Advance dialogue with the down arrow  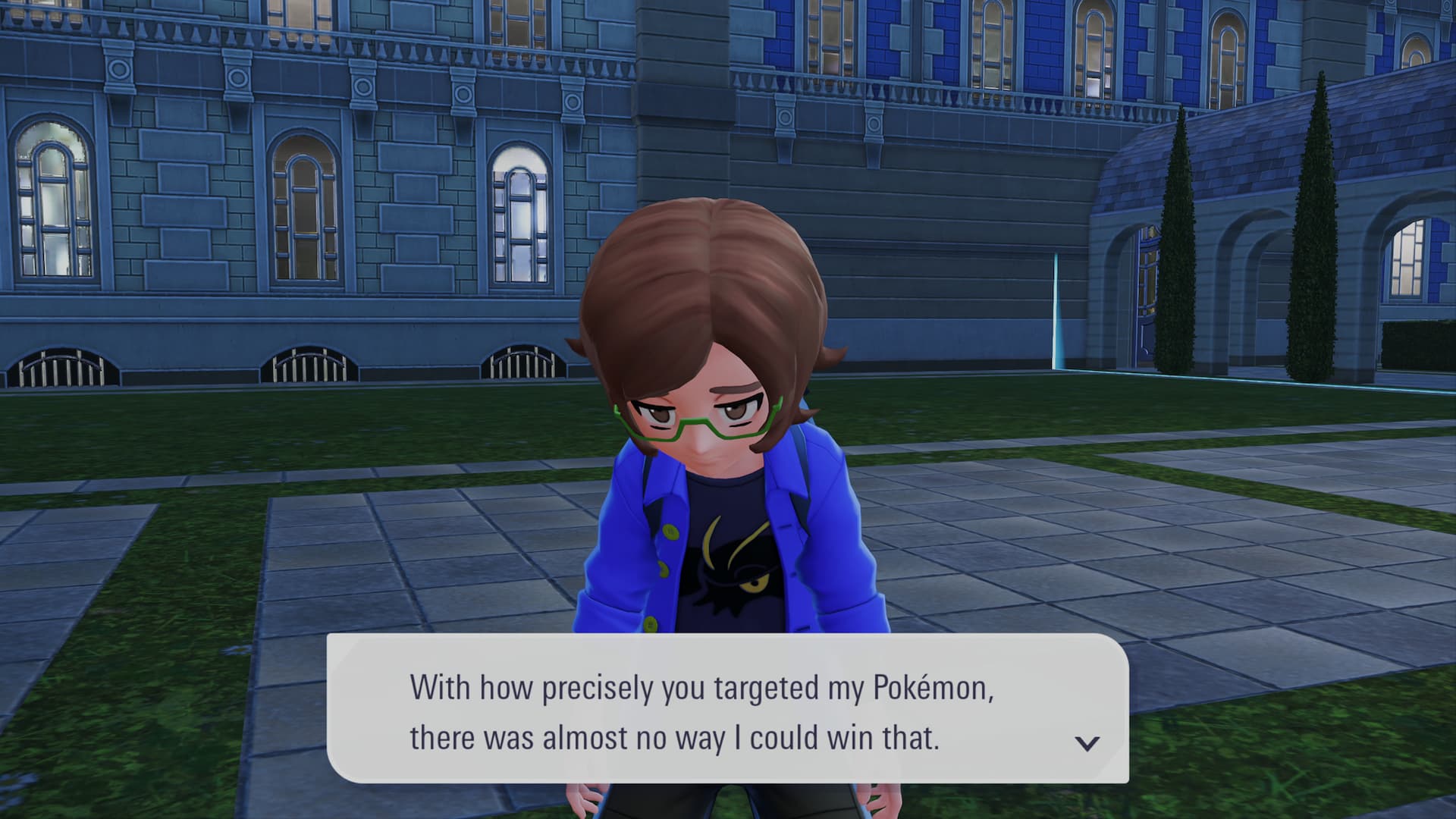(x=1087, y=743)
